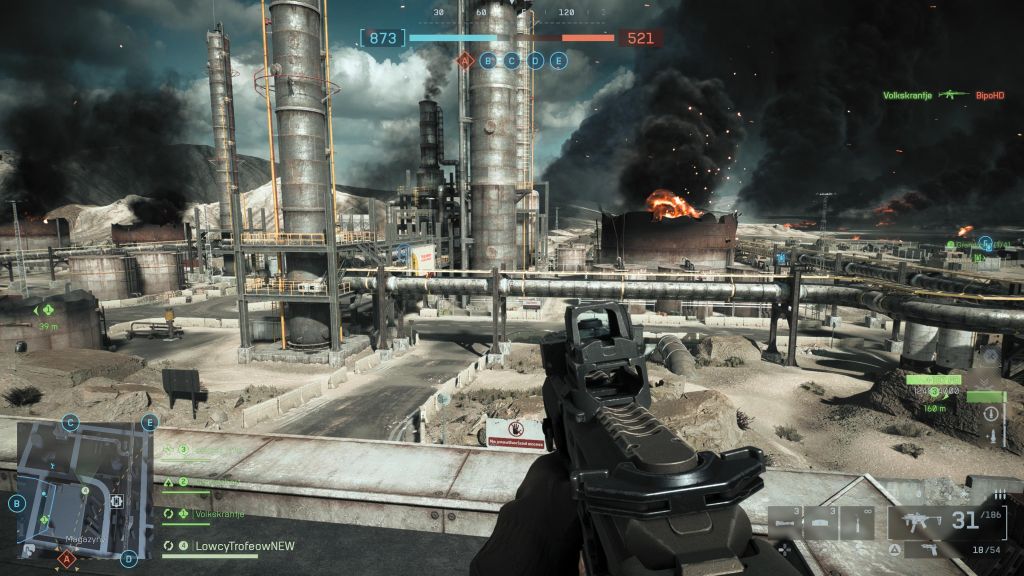Screen dimensions: 1024x576
Task: Select objective D in the top capture bar
Action: (535, 60)
